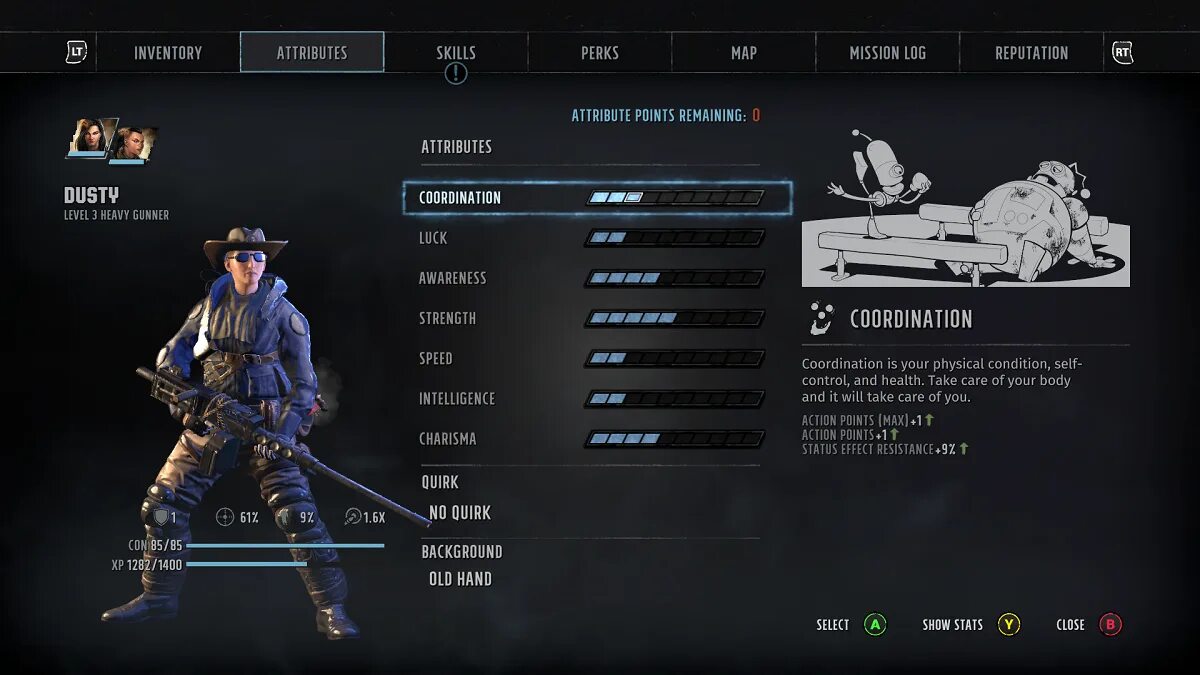Switch to the second squad member portrait
The height and width of the screenshot is (675, 1200).
tap(130, 143)
